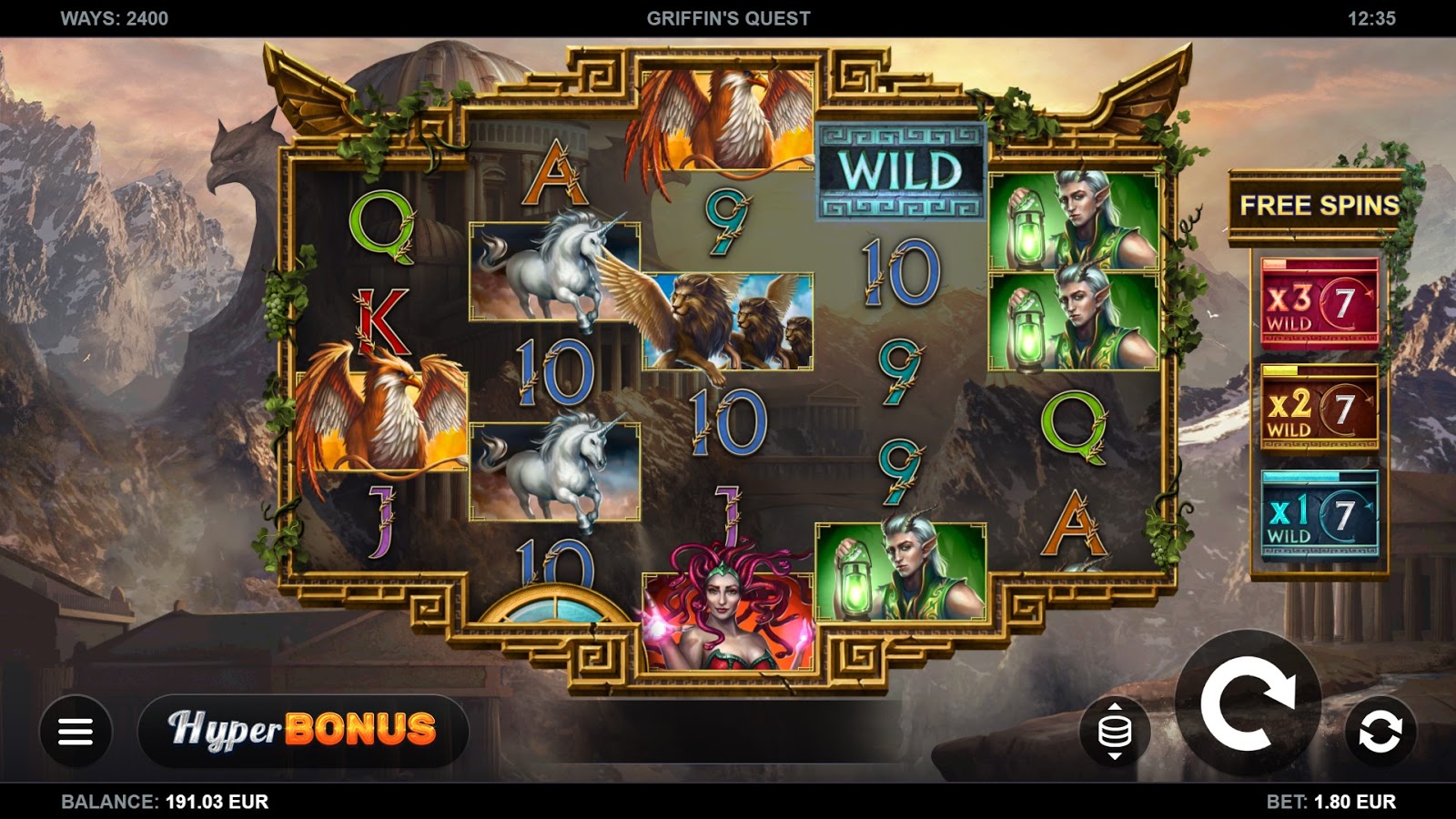1456x819 pixels.
Task: Toggle the autoplay button
Action: (1380, 732)
